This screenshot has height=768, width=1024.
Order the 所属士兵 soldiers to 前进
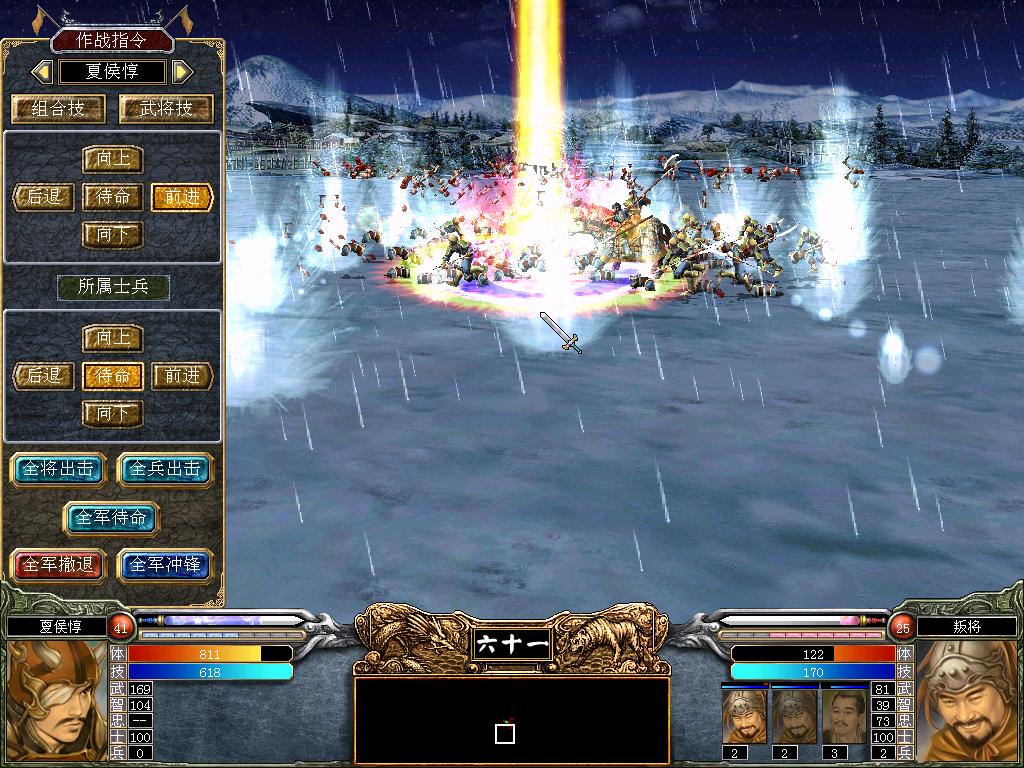[x=183, y=376]
